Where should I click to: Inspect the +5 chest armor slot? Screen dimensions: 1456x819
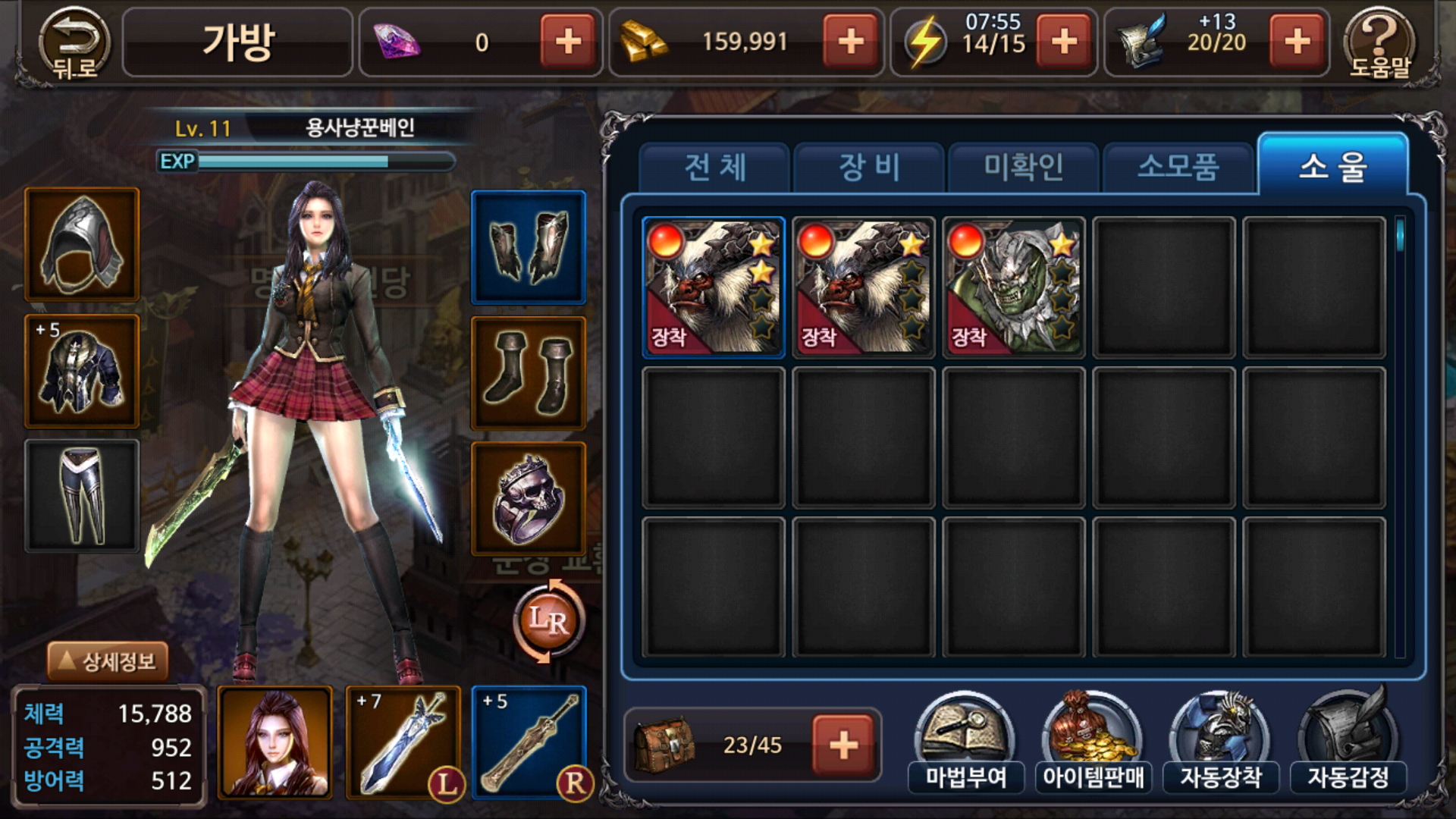[82, 372]
